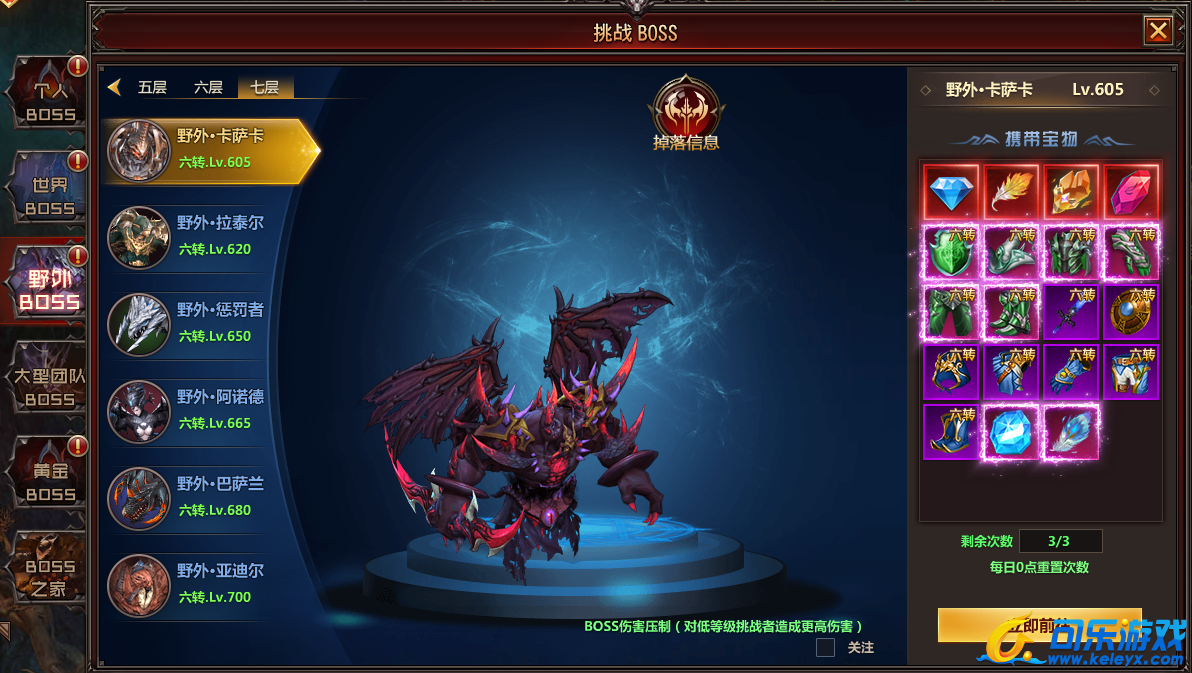Open the 掉落信息 drop info emblem
1192x673 pixels.
coord(686,114)
